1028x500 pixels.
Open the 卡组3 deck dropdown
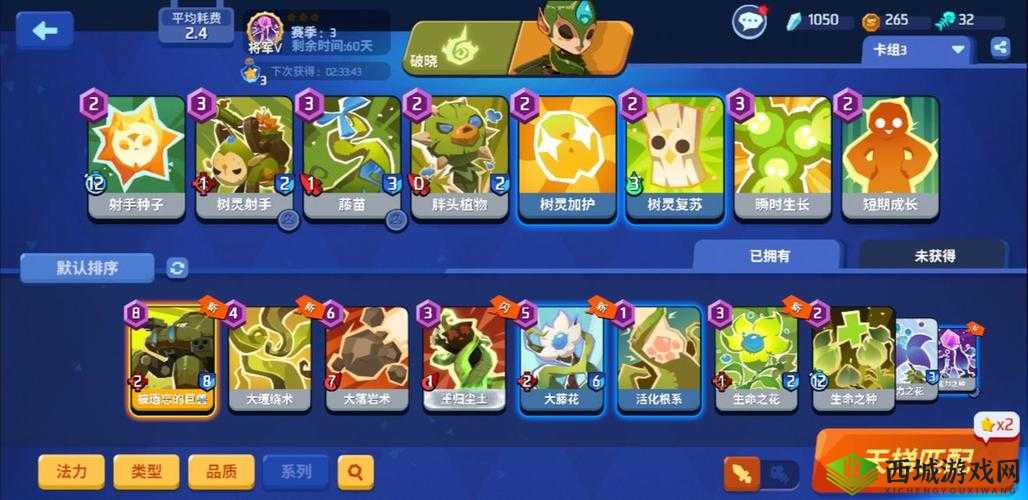click(x=918, y=48)
